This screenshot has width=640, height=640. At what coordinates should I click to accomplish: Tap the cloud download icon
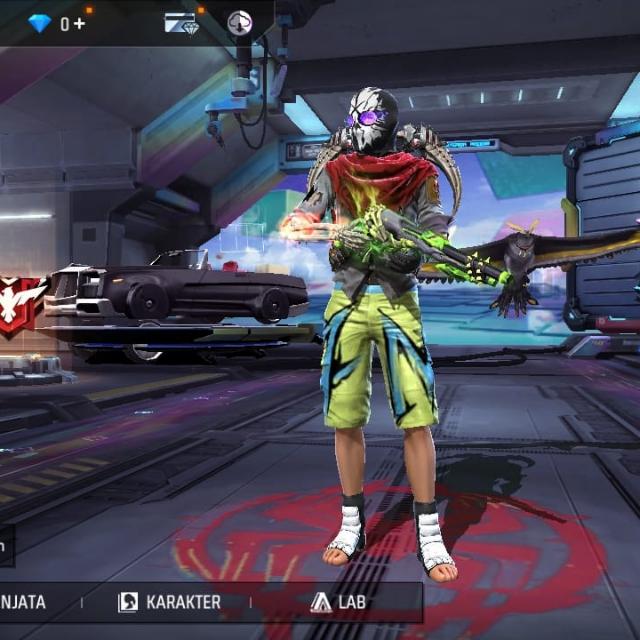[240, 22]
